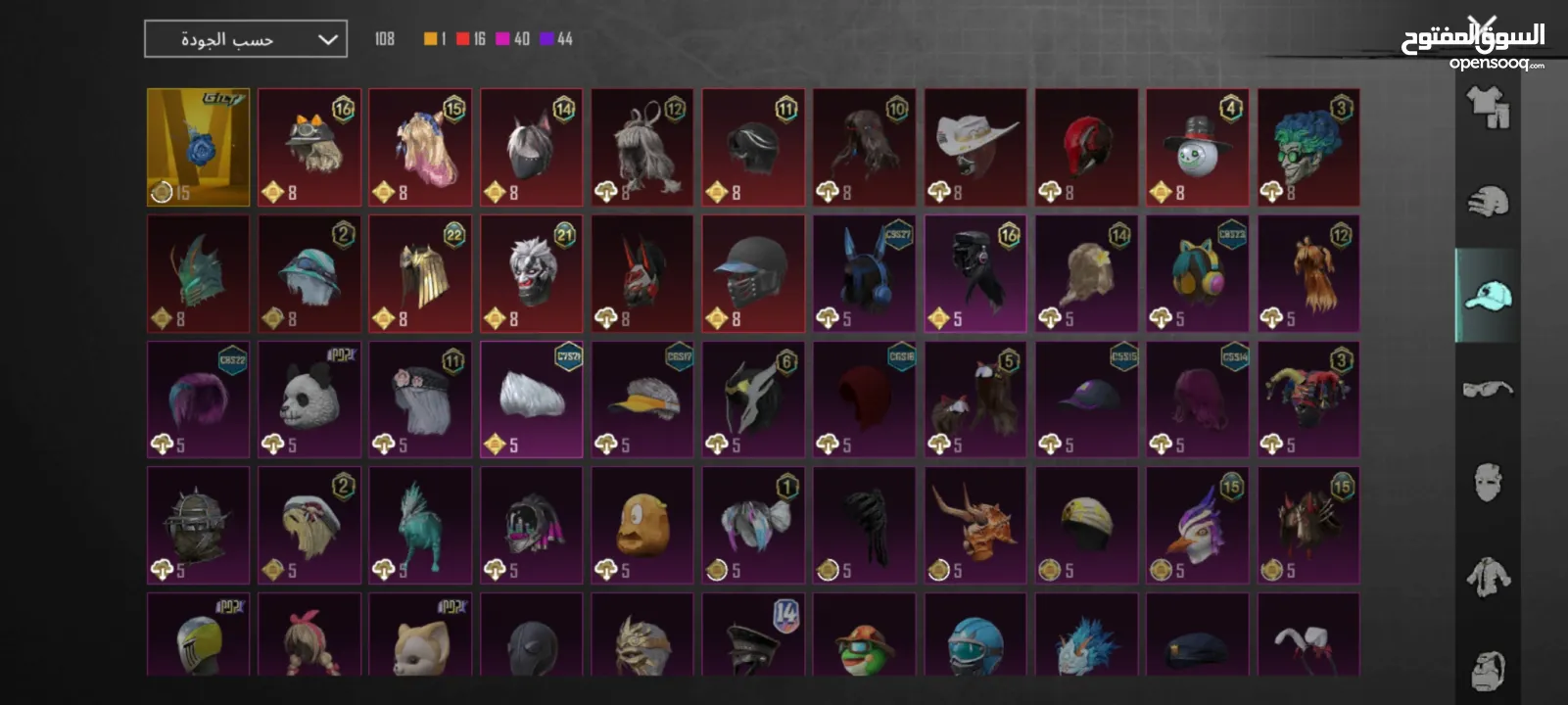The image size is (1568, 705).
Task: Open the glasses category tab
Action: coord(1487,389)
